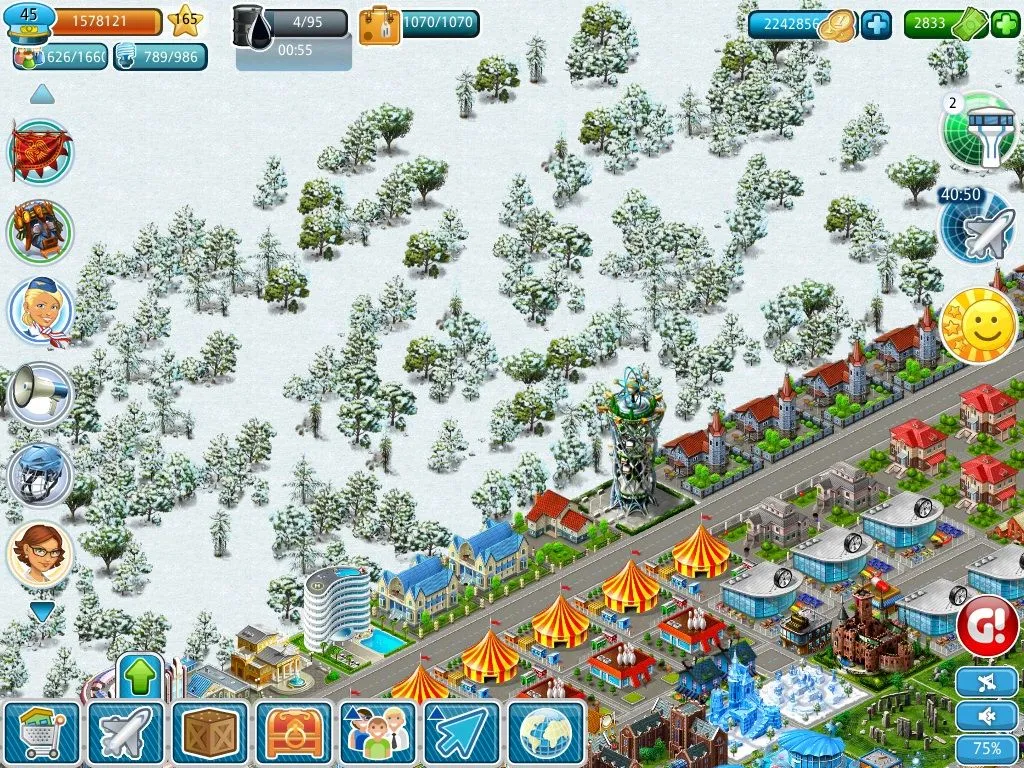
Task: Buy more cash with green plus
Action: (1005, 24)
